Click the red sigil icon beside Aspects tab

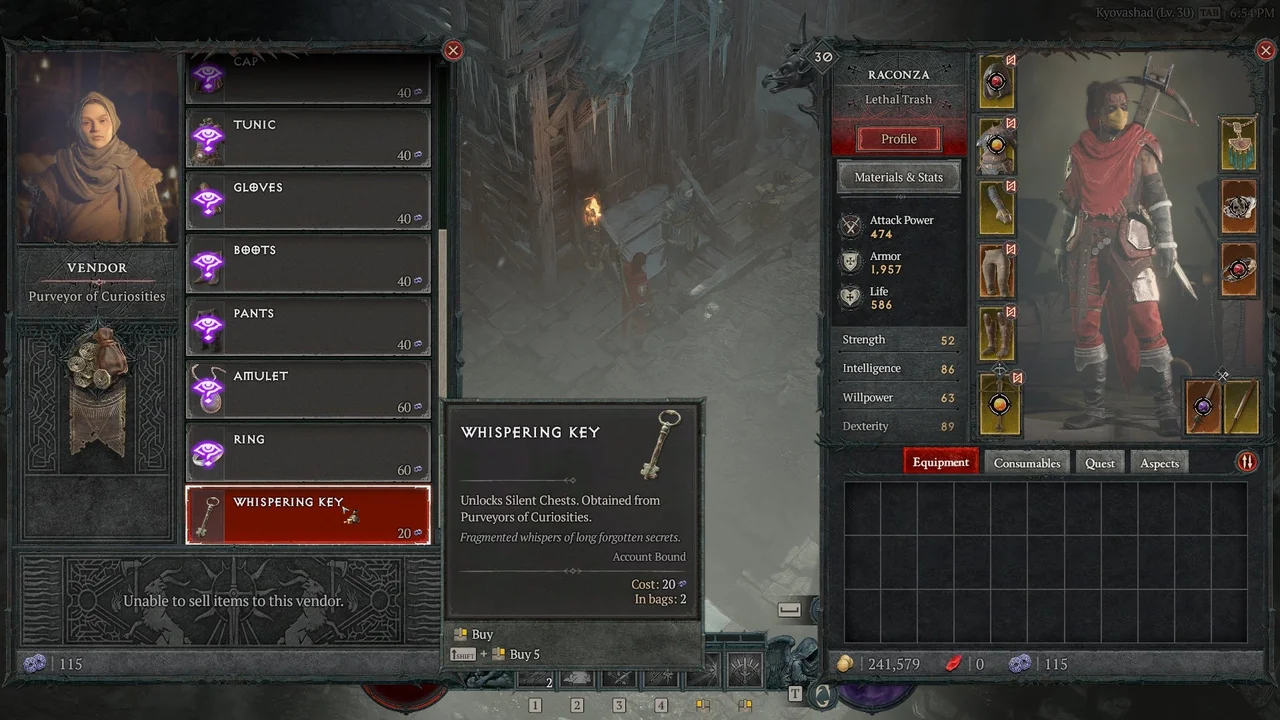[x=1246, y=462]
